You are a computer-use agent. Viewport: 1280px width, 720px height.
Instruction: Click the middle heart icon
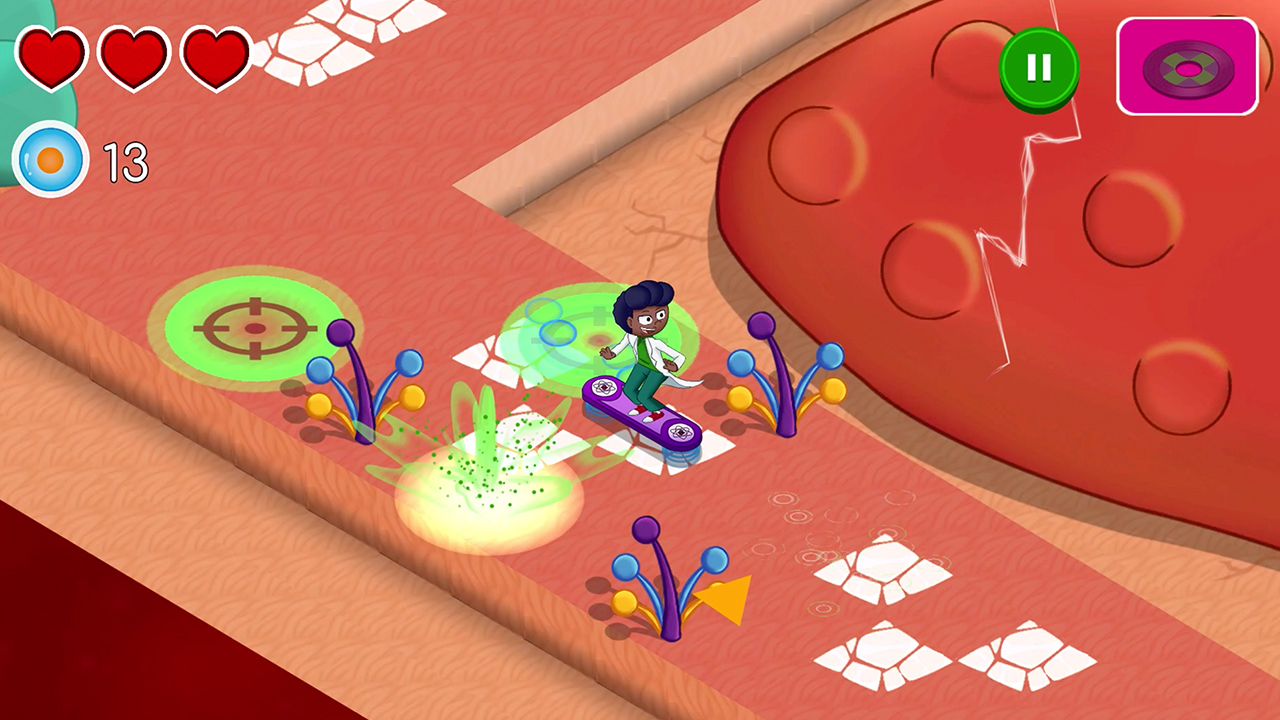point(134,57)
